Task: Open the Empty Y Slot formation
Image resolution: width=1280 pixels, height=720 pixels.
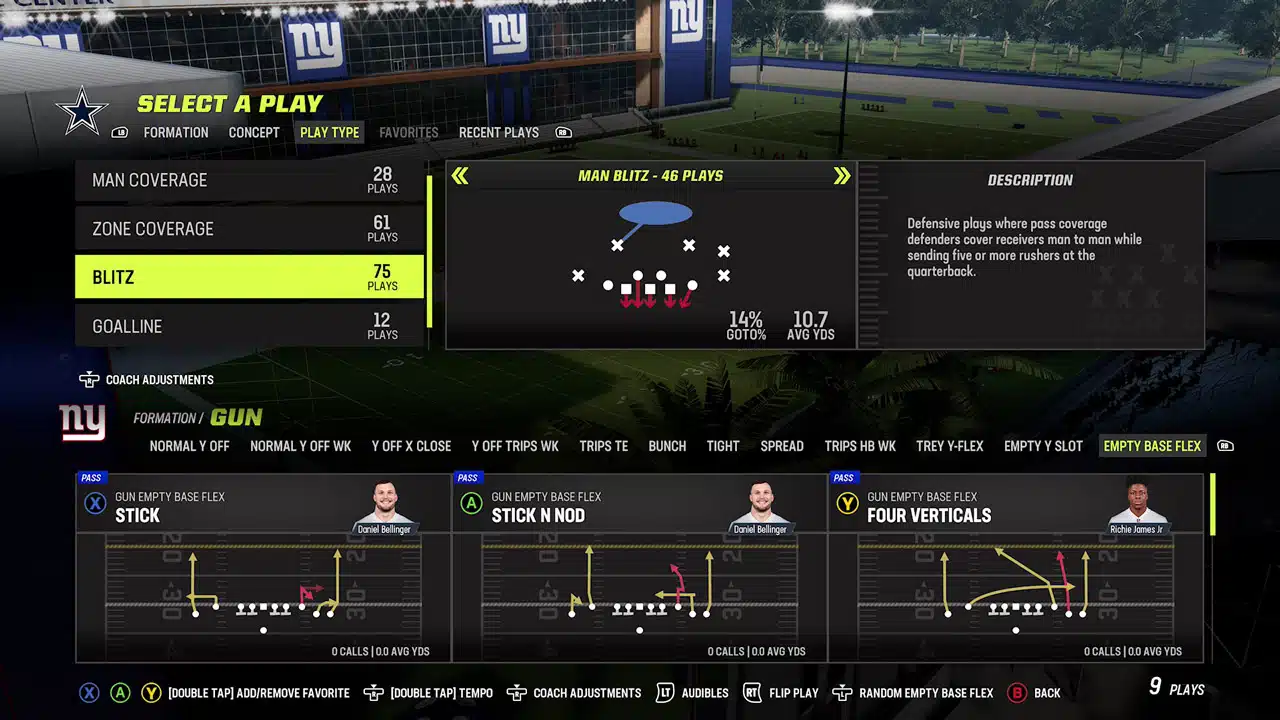Action: coord(1043,446)
